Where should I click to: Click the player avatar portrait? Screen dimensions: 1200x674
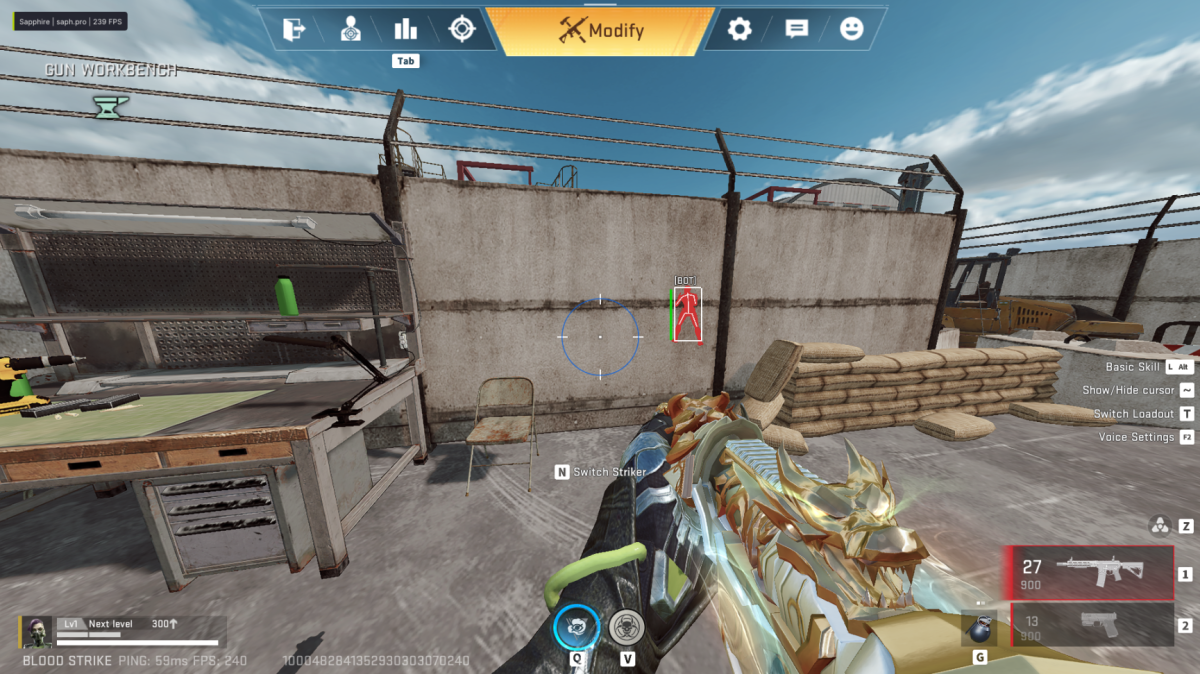pyautogui.click(x=39, y=631)
